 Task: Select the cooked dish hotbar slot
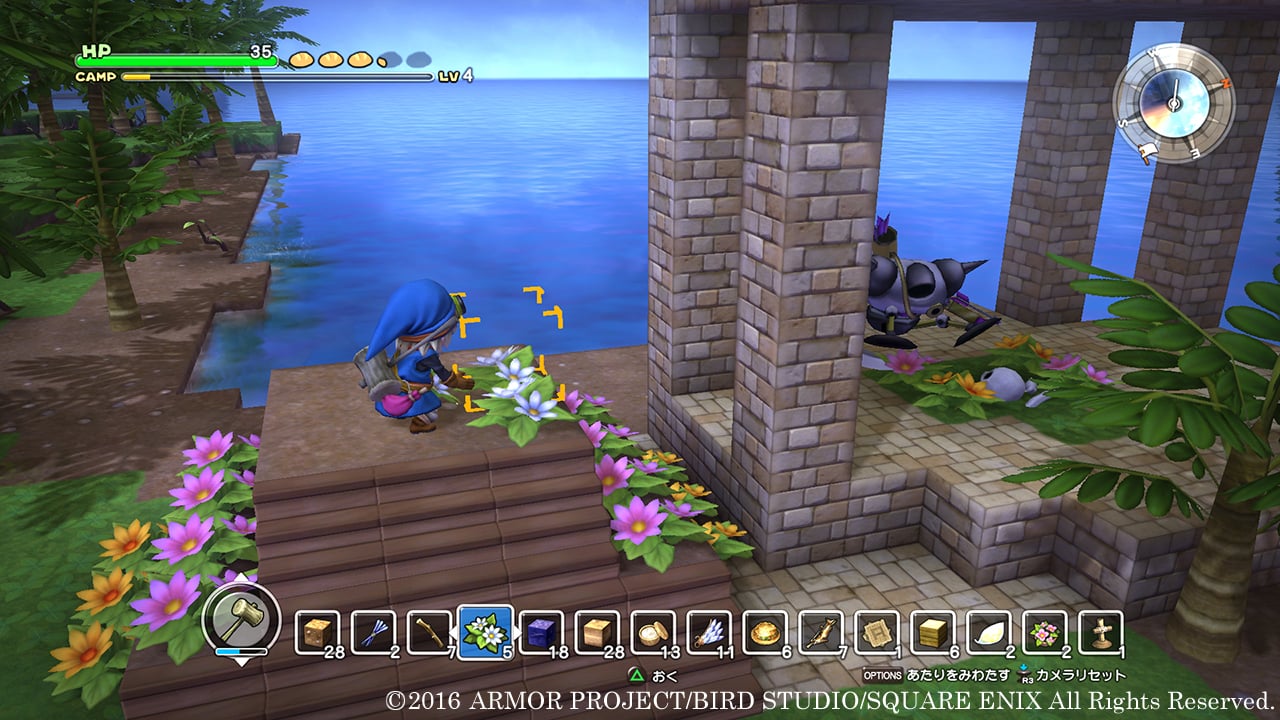click(x=766, y=632)
